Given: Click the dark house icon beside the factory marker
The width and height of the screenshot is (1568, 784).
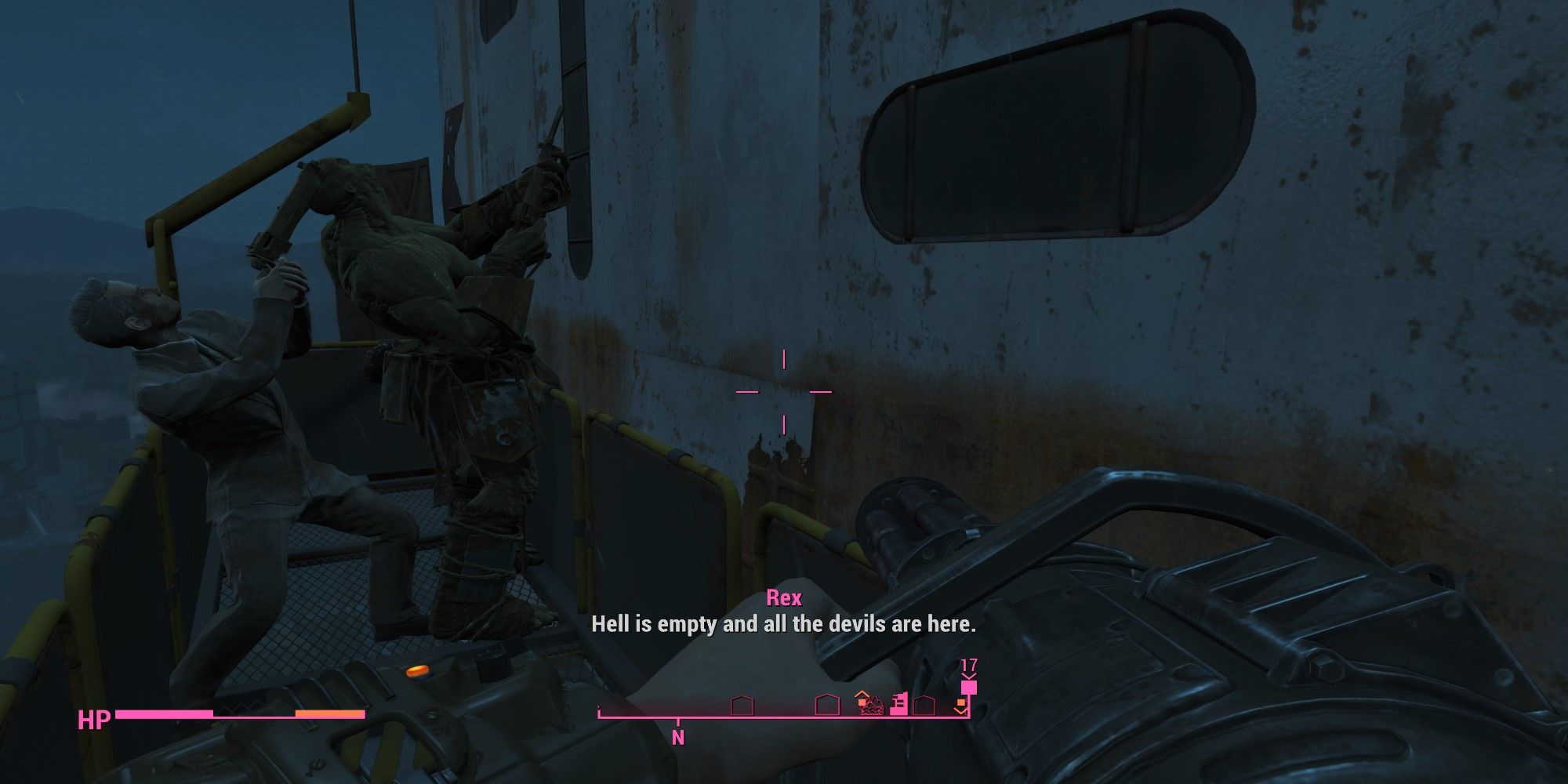Looking at the screenshot, I should pyautogui.click(x=924, y=704).
